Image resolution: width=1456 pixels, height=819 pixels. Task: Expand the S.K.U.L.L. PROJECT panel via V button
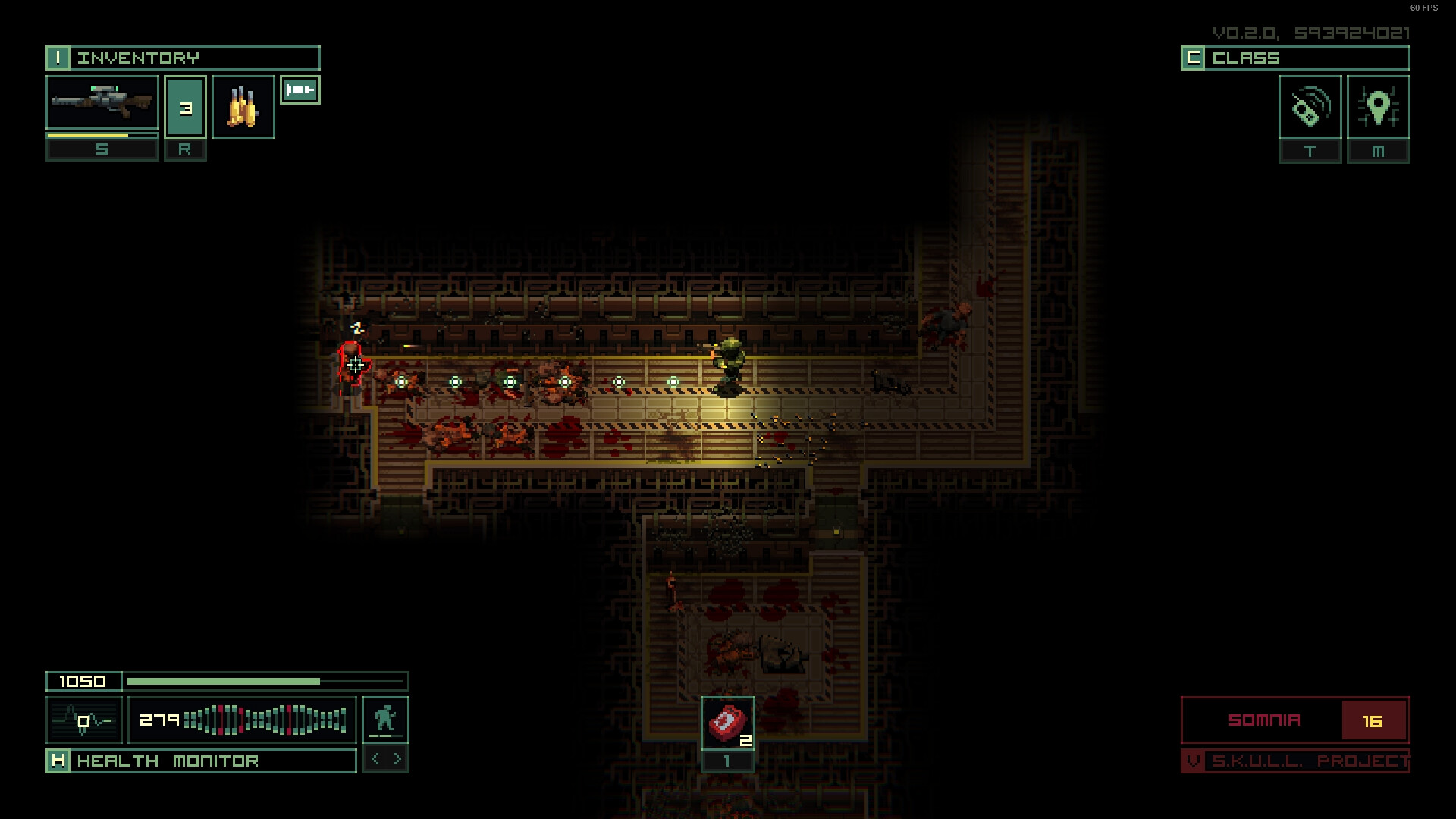[x=1193, y=758]
